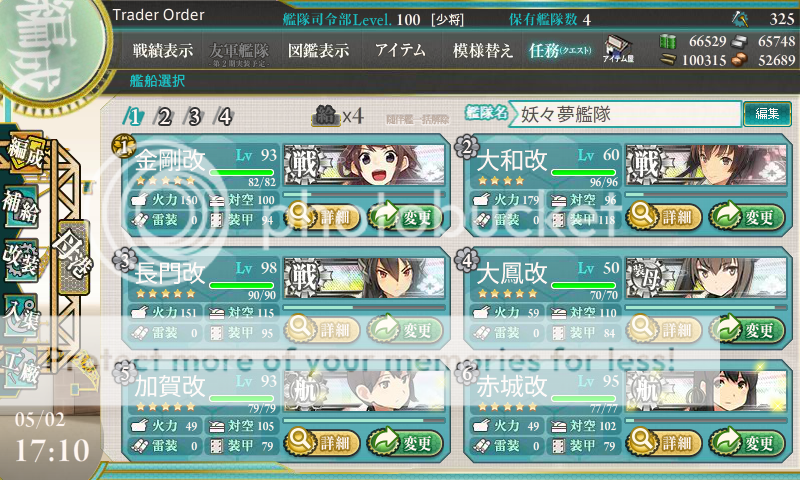Open the 模様替え redecorate menu
The height and width of the screenshot is (480, 800).
483,50
